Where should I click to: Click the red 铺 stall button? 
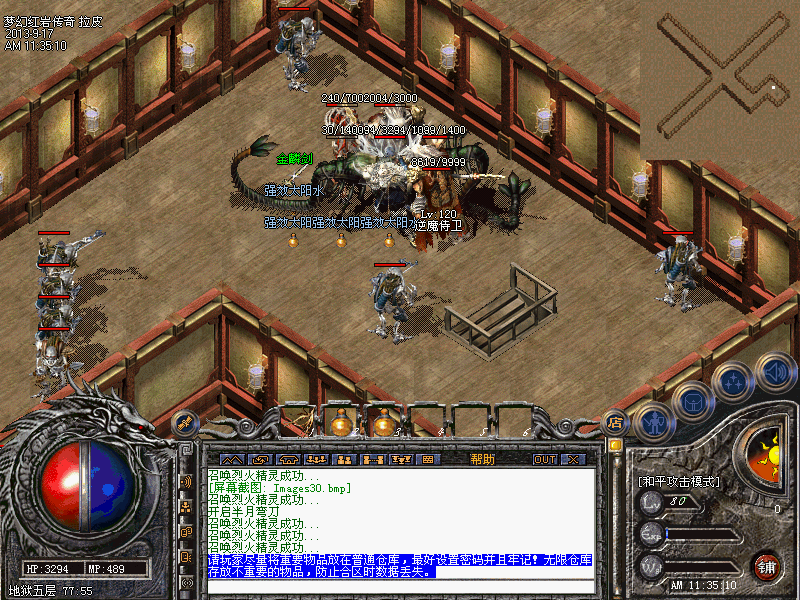pos(766,566)
